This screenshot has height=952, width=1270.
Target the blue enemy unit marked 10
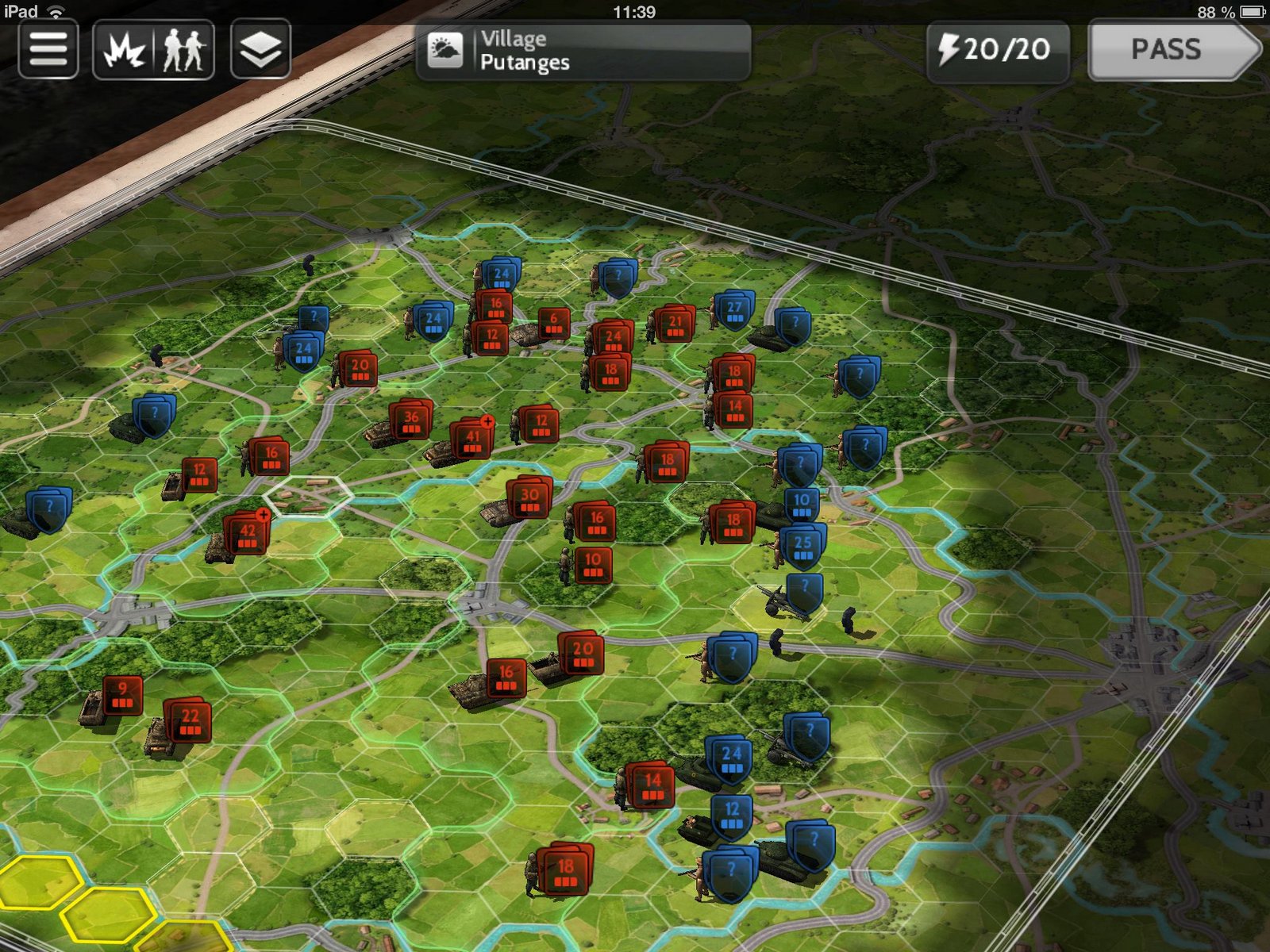click(802, 504)
